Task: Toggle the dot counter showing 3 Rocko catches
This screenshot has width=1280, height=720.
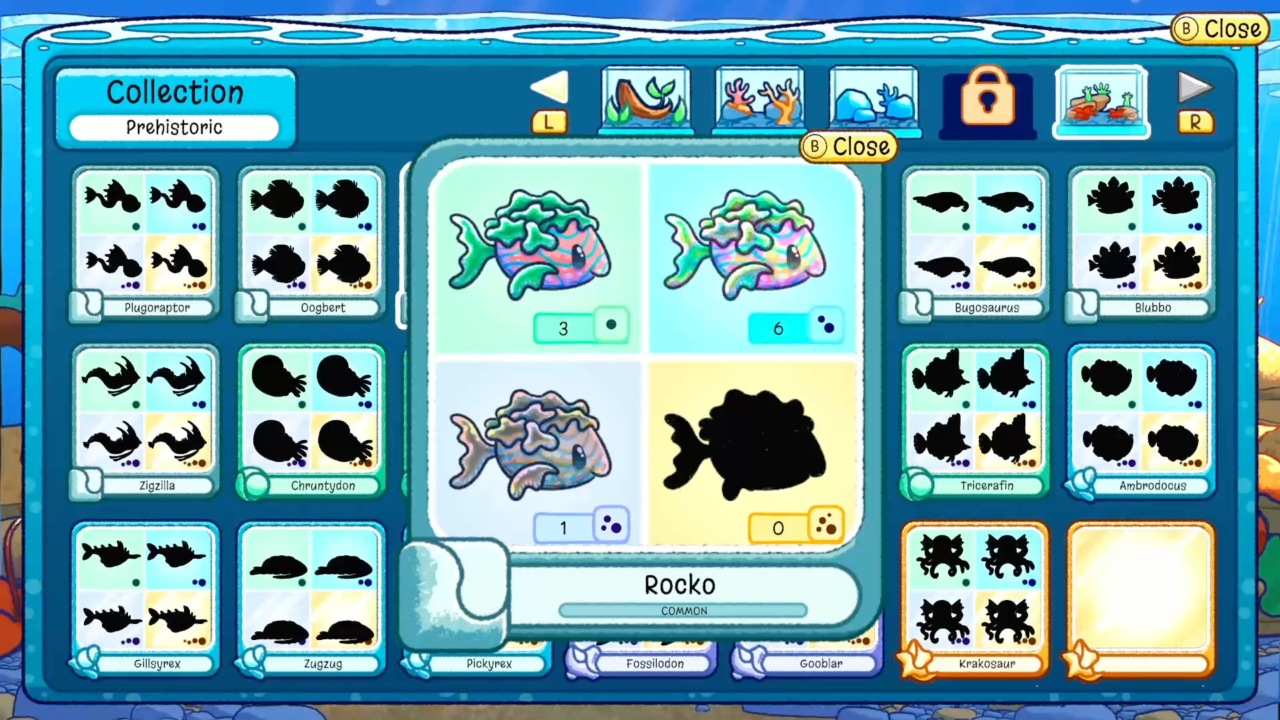Action: point(582,327)
